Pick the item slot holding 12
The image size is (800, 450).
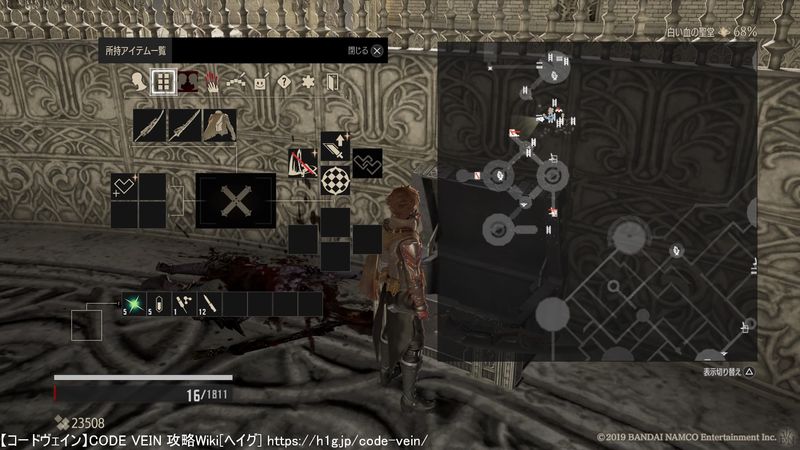click(x=209, y=302)
